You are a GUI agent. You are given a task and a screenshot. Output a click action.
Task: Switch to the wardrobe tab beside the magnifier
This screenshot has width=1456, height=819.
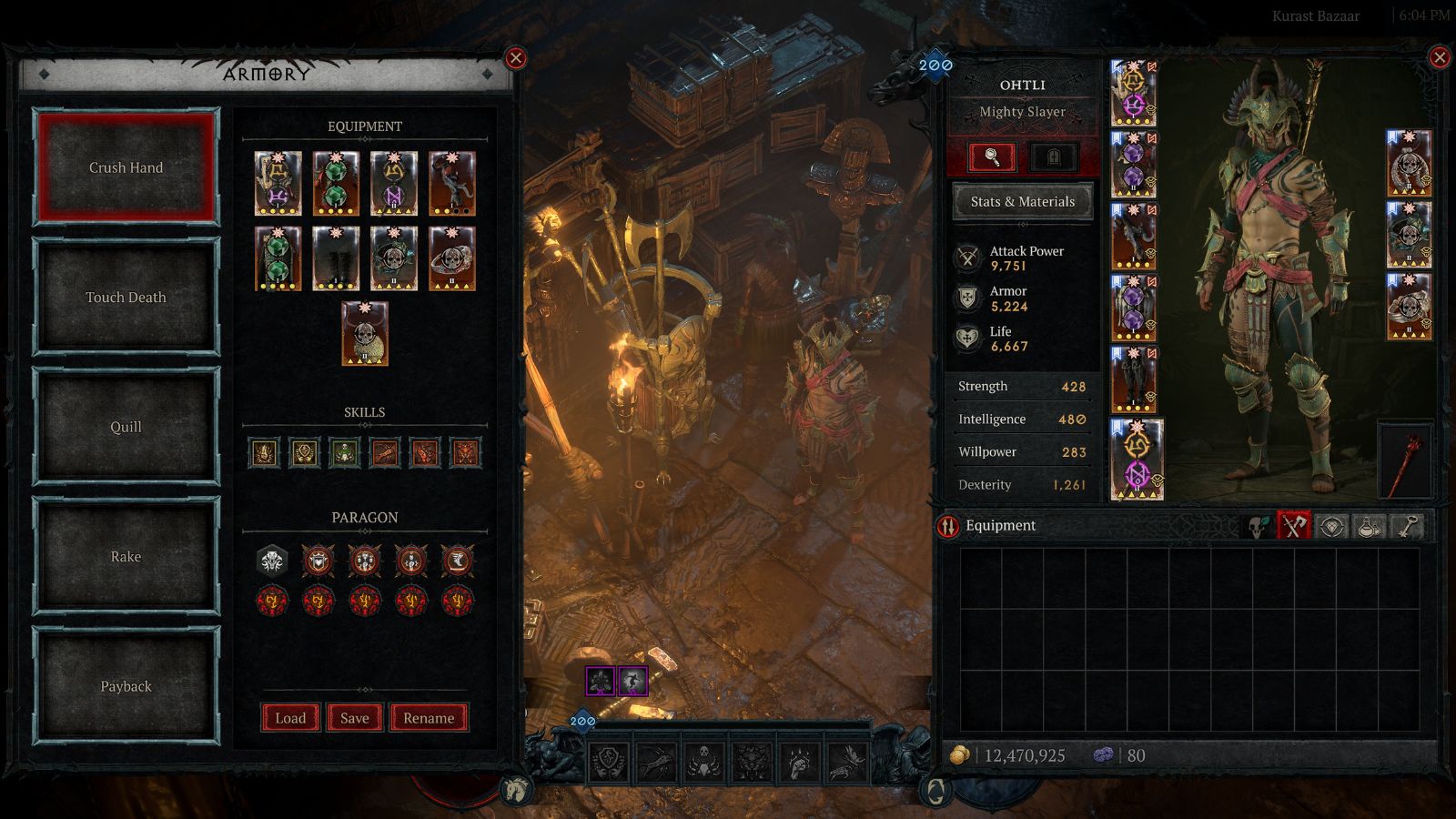pos(1054,157)
